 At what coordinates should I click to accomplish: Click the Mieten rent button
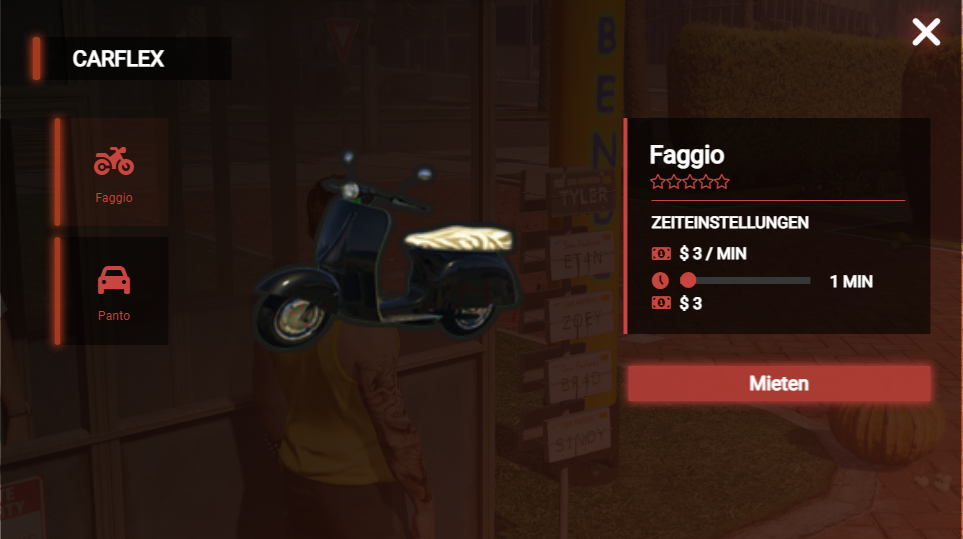click(x=779, y=383)
